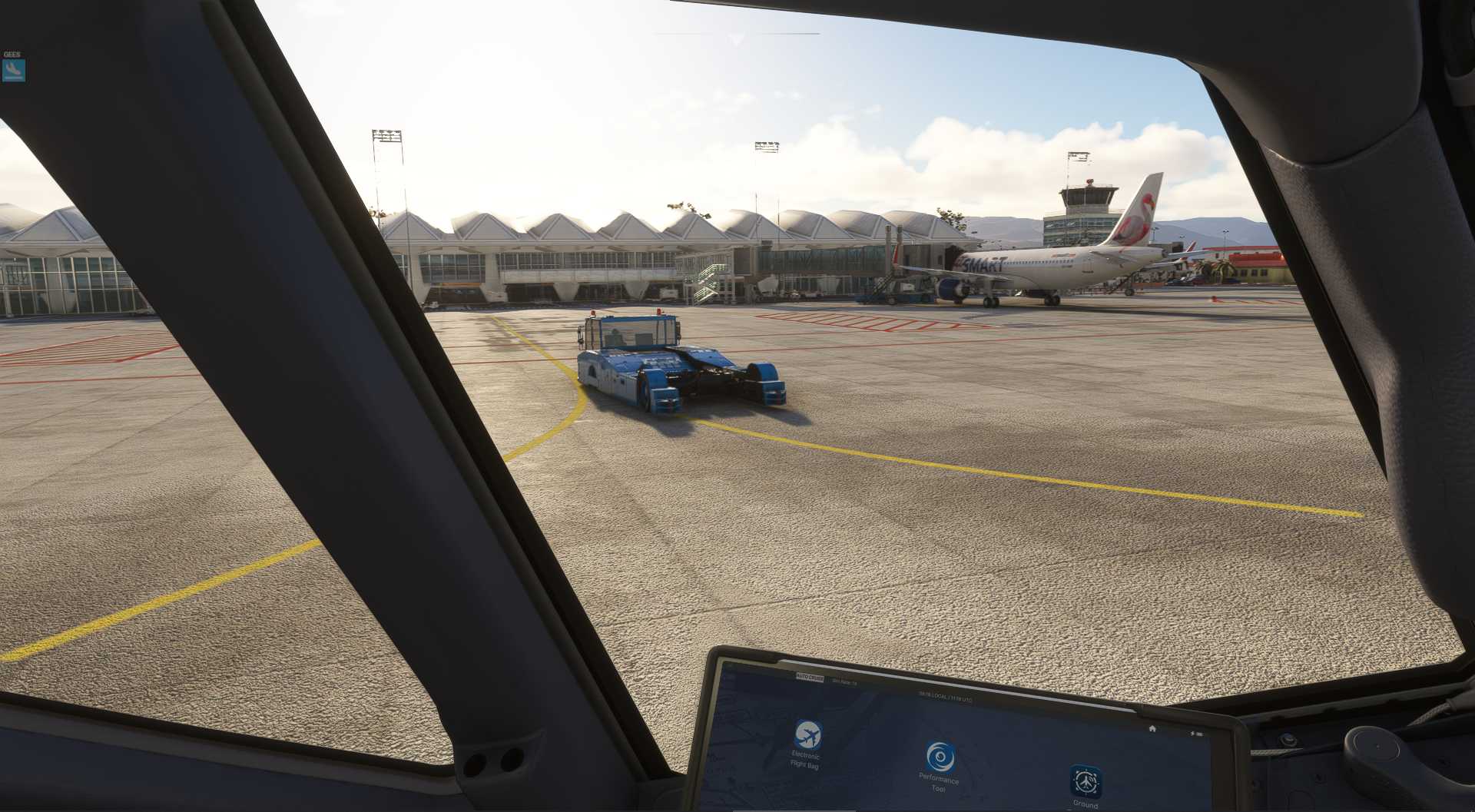This screenshot has width=1475, height=812.
Task: Open the Electronic Flight Bag app
Action: coord(807,735)
